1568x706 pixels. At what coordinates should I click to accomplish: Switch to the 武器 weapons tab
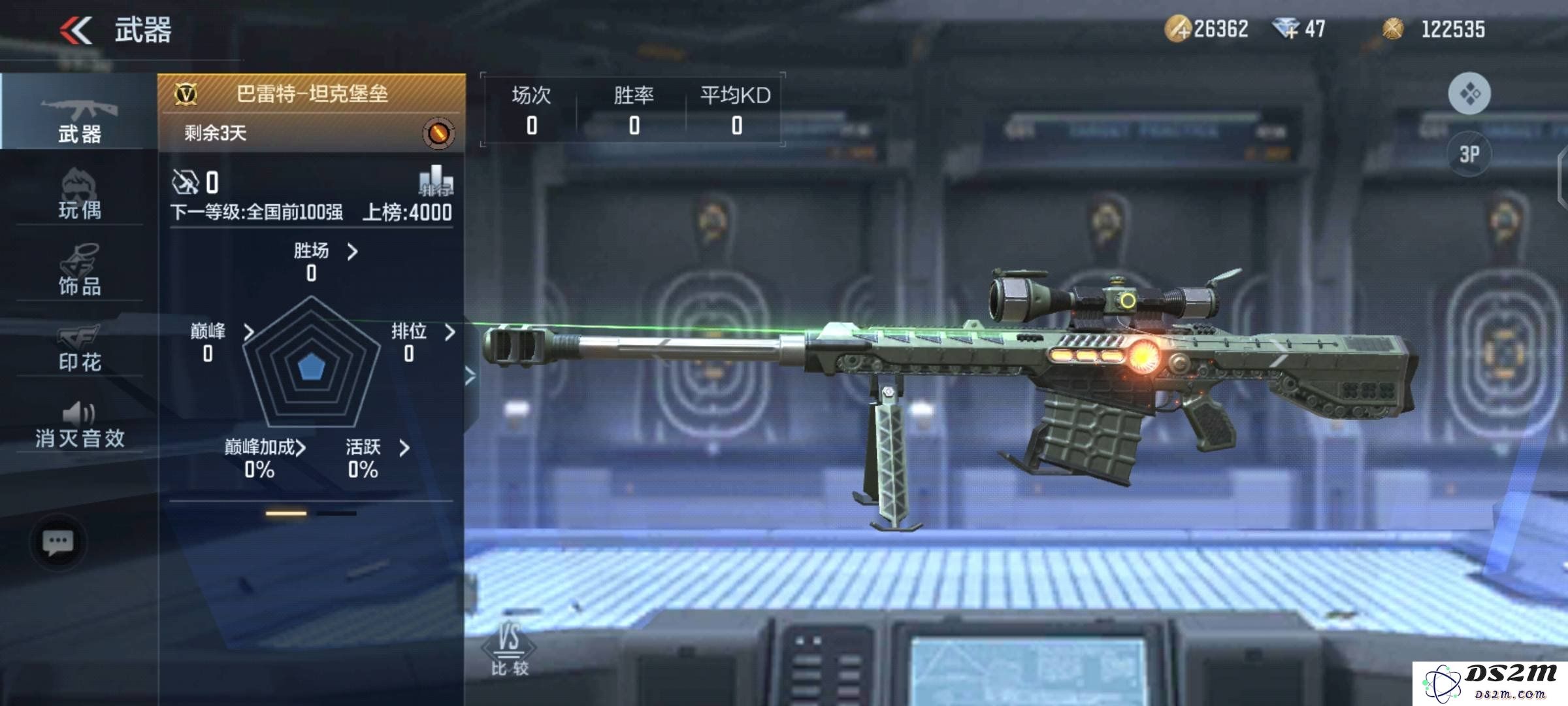79,119
